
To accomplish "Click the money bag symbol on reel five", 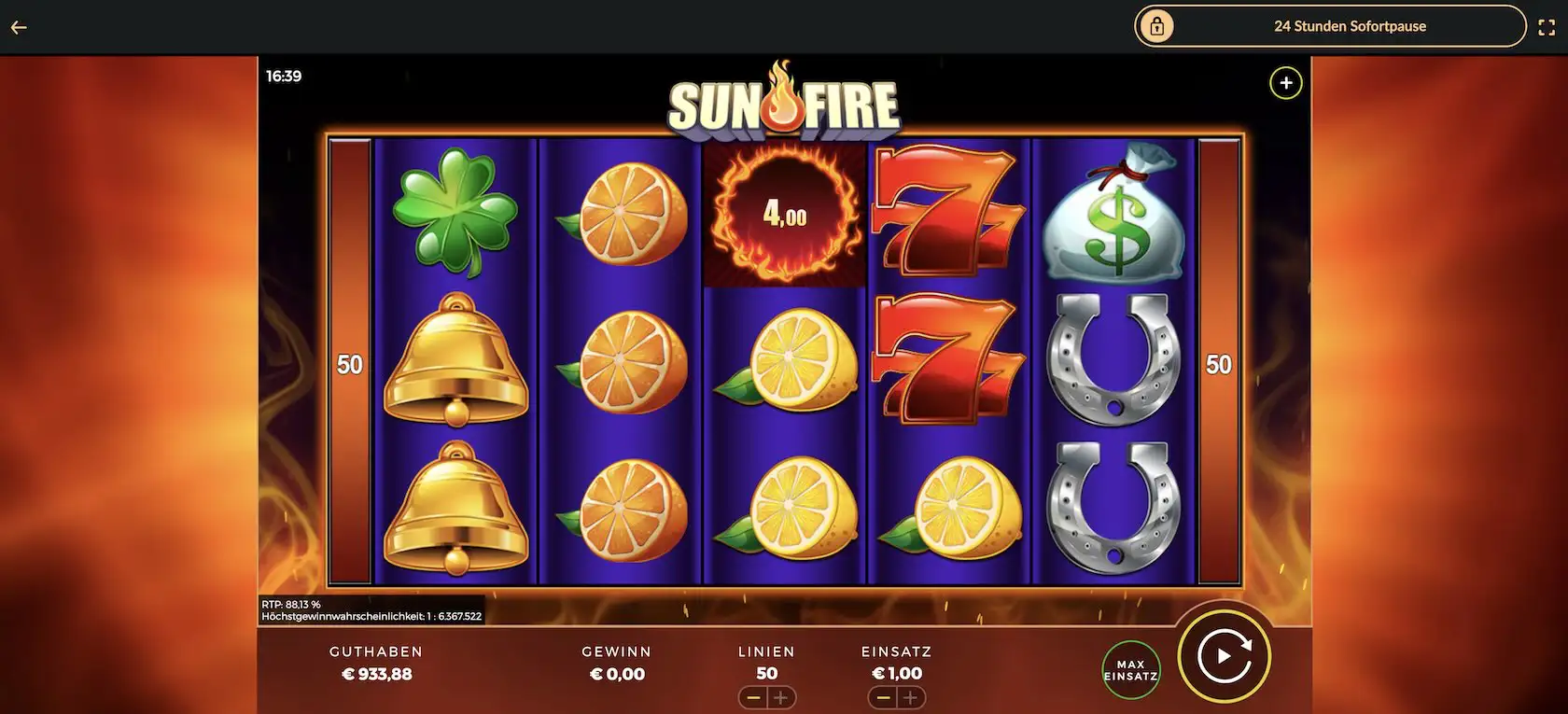I will [x=1115, y=215].
